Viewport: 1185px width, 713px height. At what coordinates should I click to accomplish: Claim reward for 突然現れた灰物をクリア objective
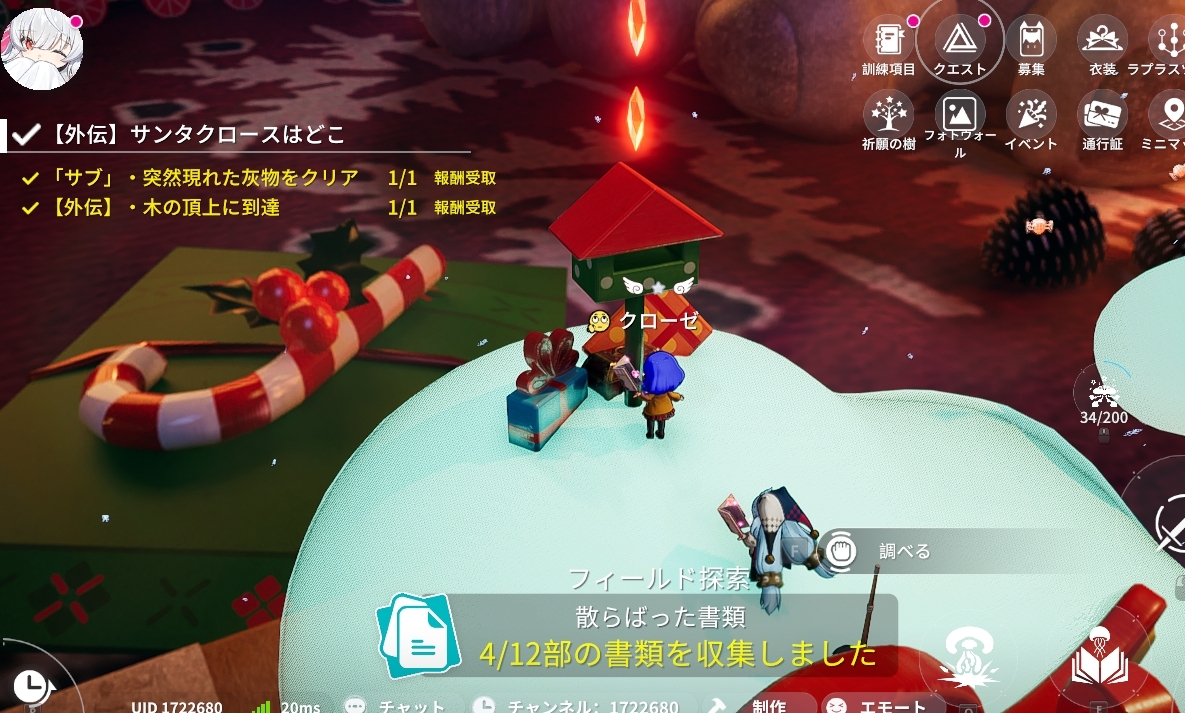465,178
